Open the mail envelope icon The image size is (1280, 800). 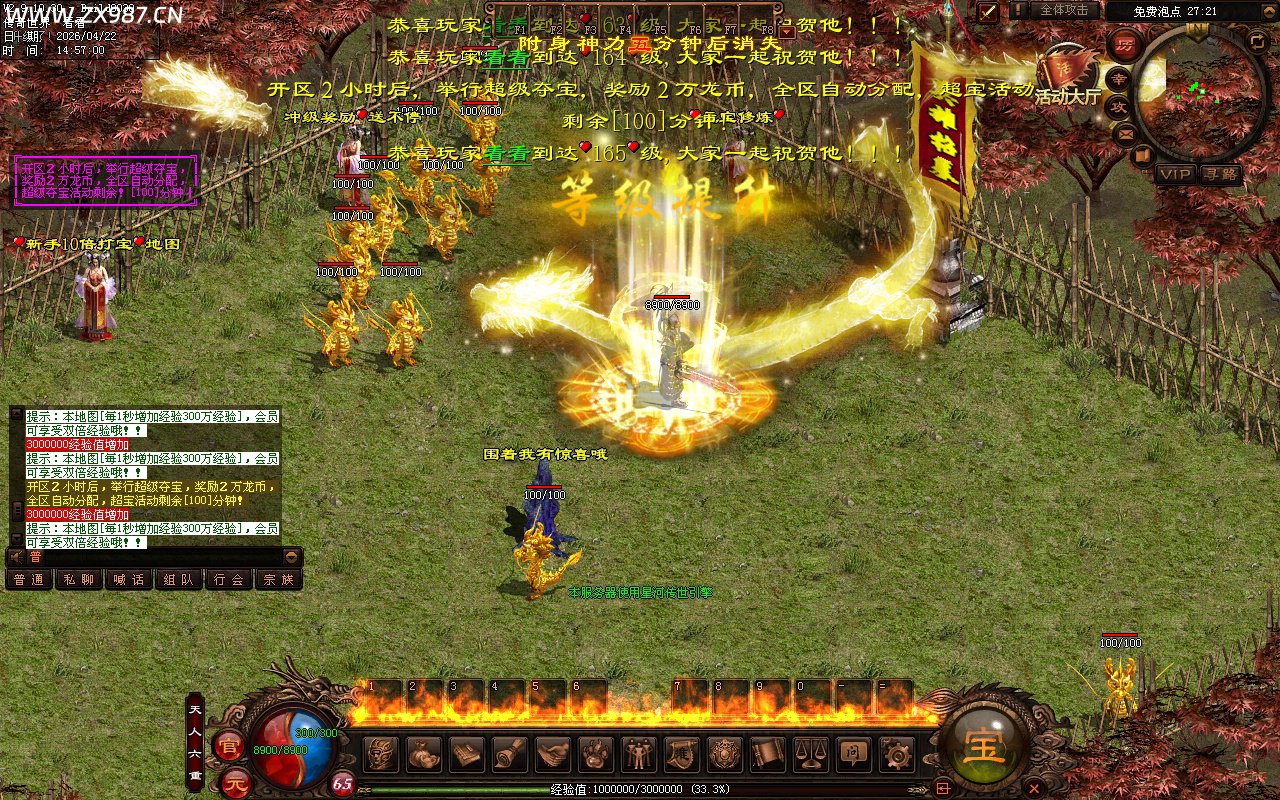pyautogui.click(x=1125, y=133)
